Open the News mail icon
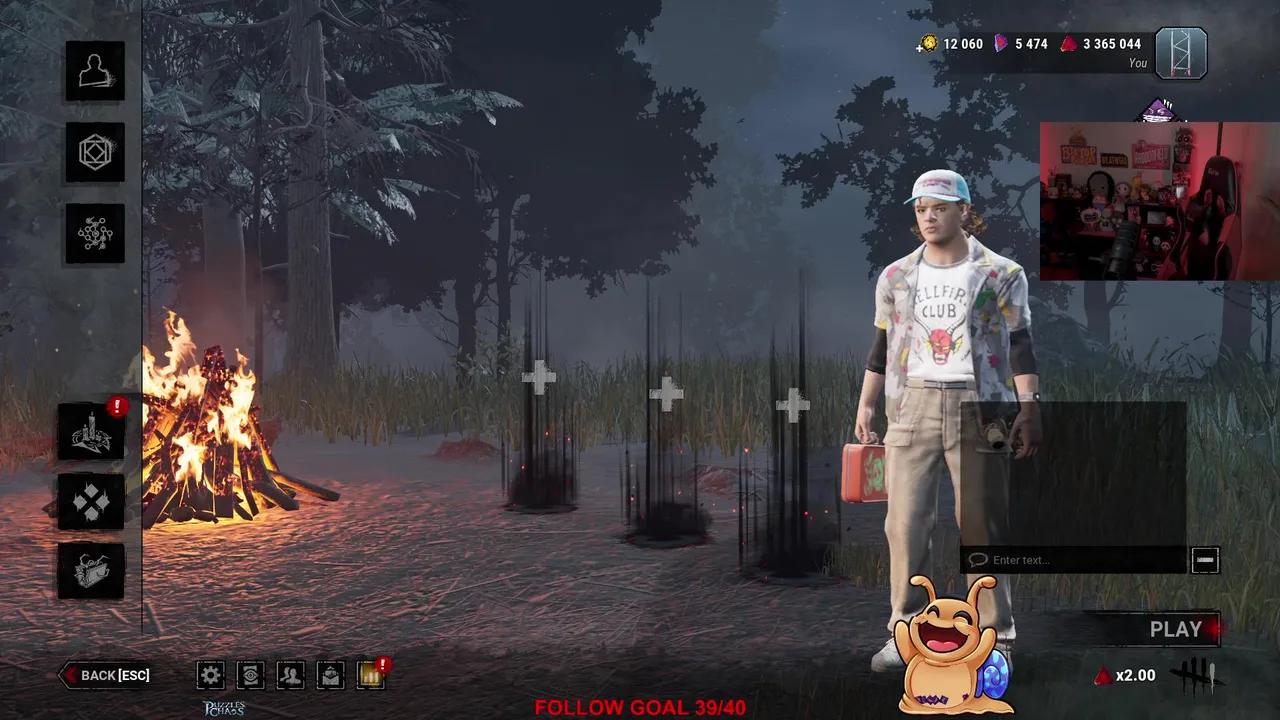 [330, 675]
